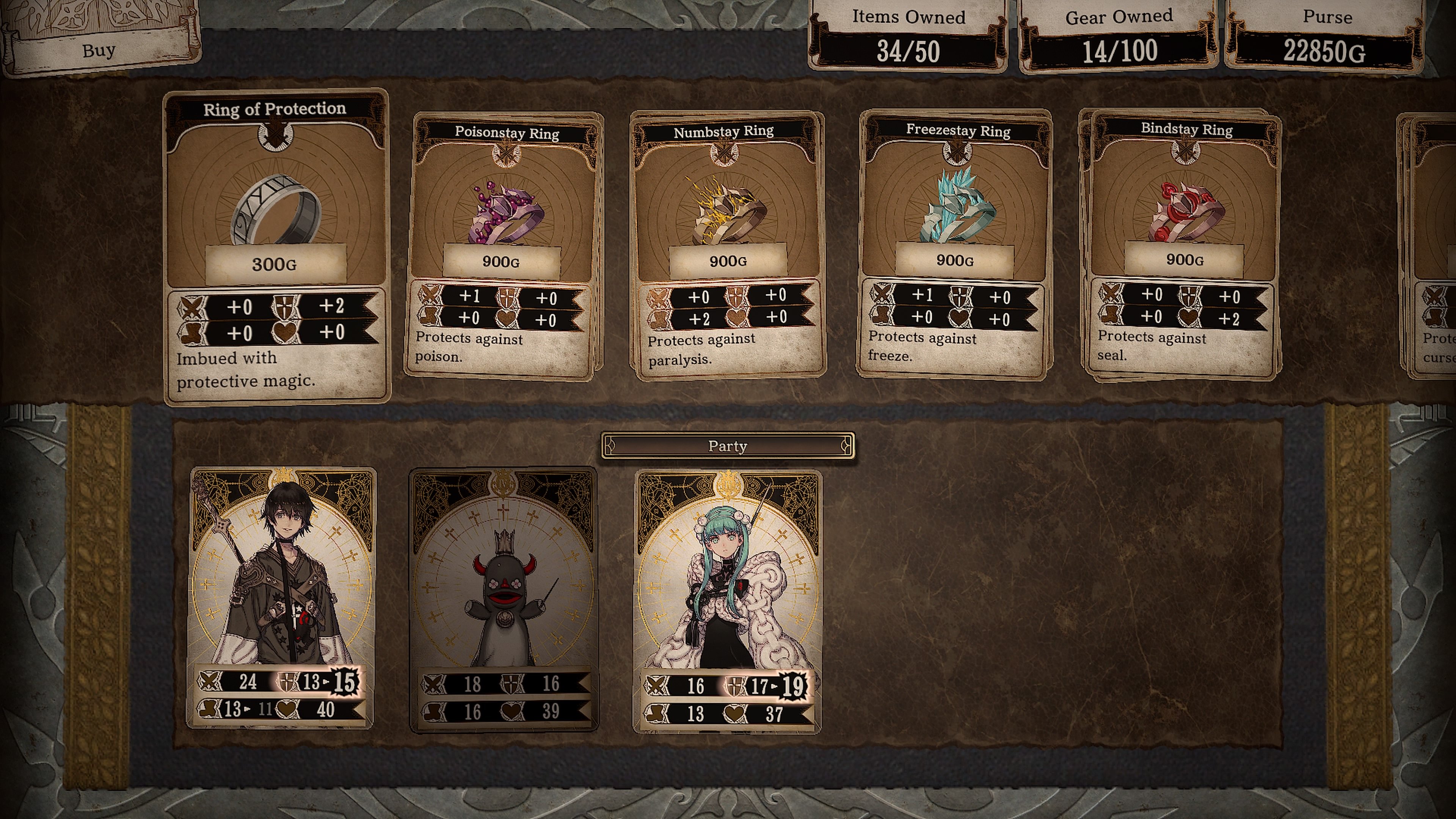Pick the Numbstay Ring card
Viewport: 1456px width, 819px height.
(728, 243)
